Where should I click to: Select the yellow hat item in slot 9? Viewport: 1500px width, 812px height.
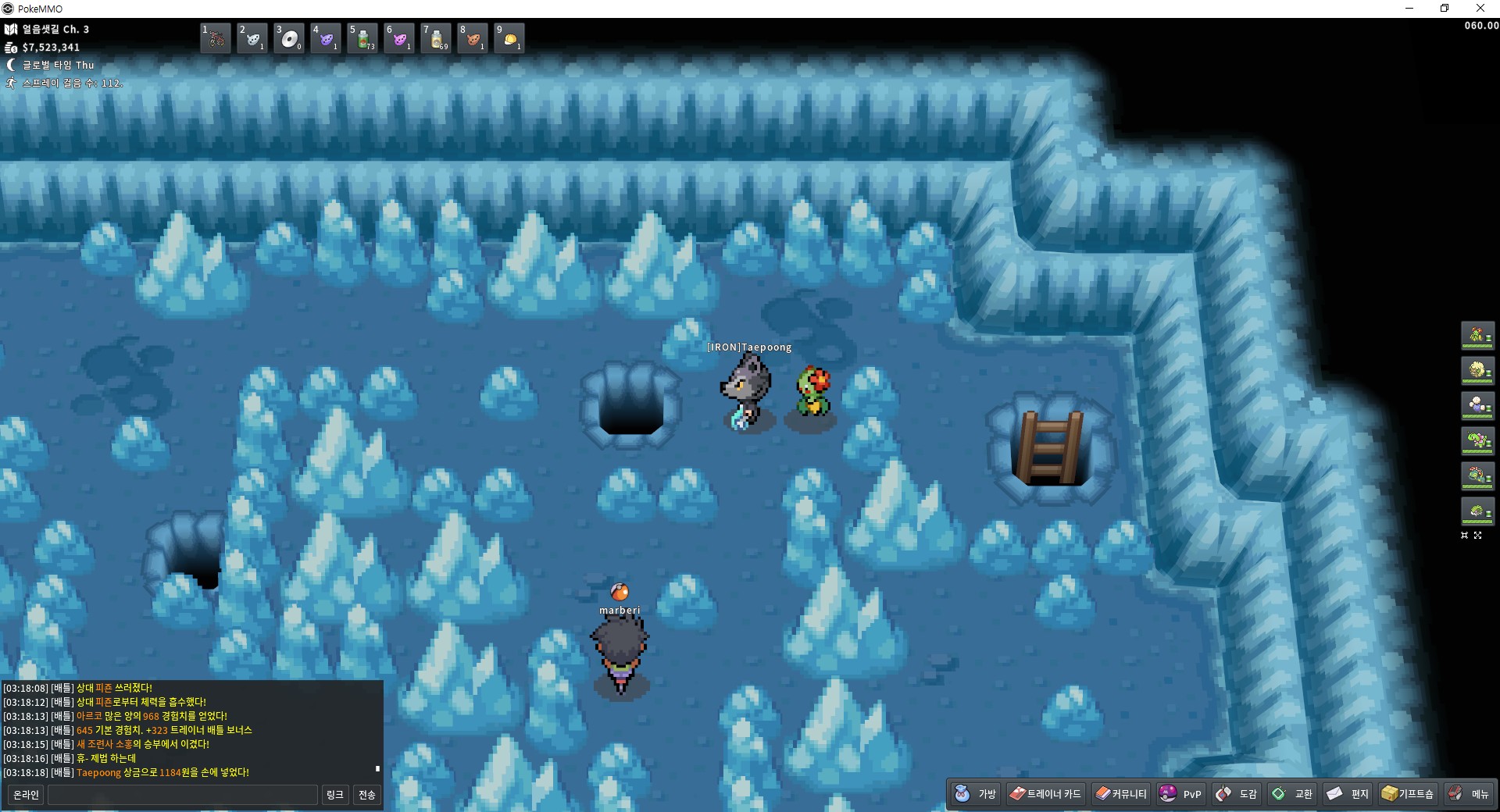click(509, 38)
